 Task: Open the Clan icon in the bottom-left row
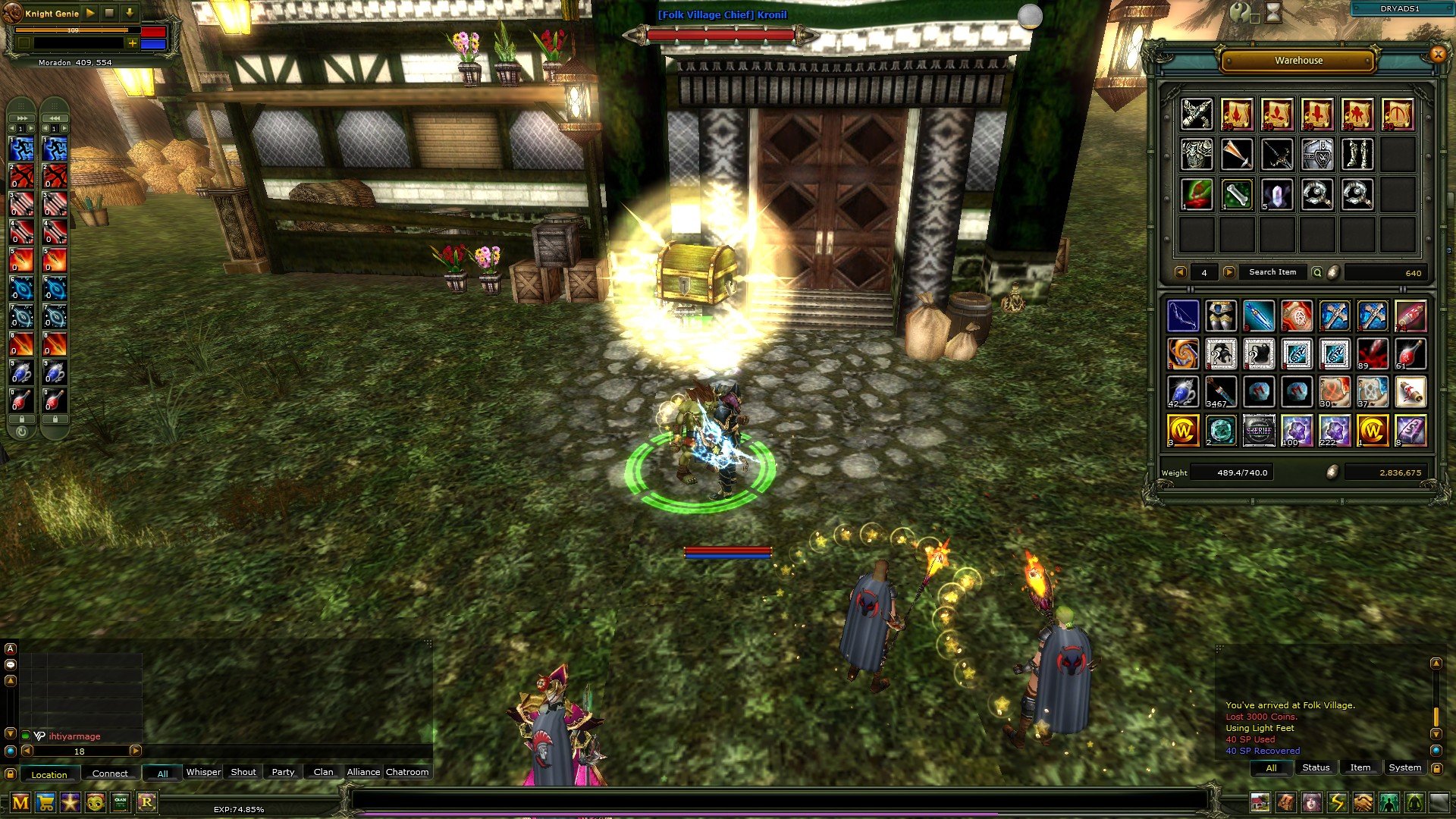point(120,802)
